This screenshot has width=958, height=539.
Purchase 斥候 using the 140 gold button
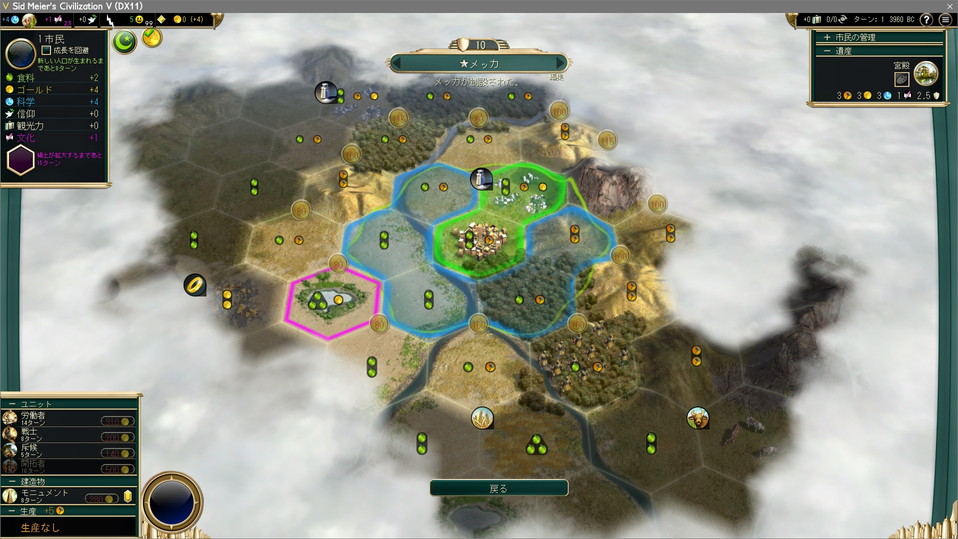(117, 453)
